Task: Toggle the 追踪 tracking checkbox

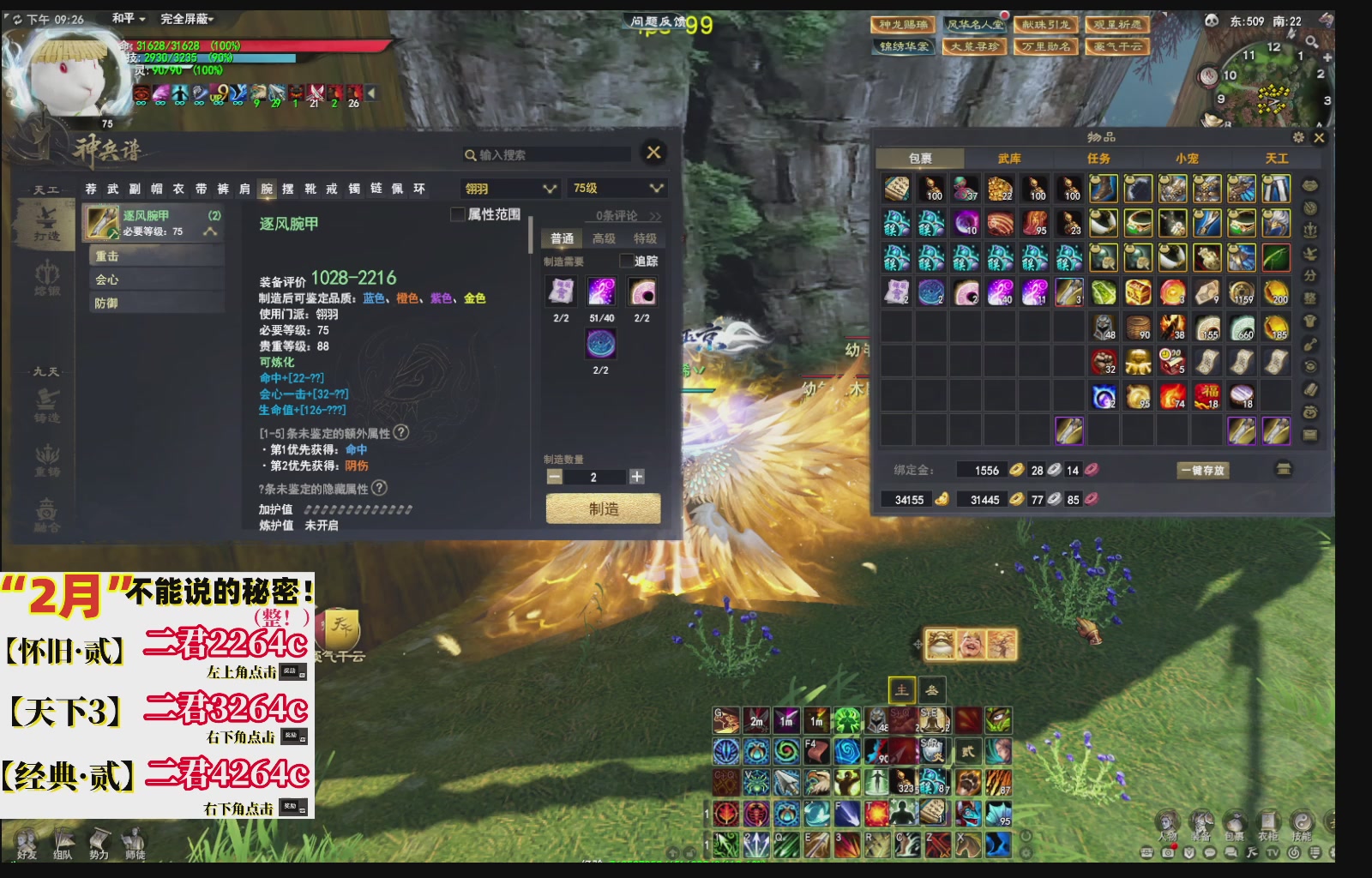Action: (x=625, y=261)
